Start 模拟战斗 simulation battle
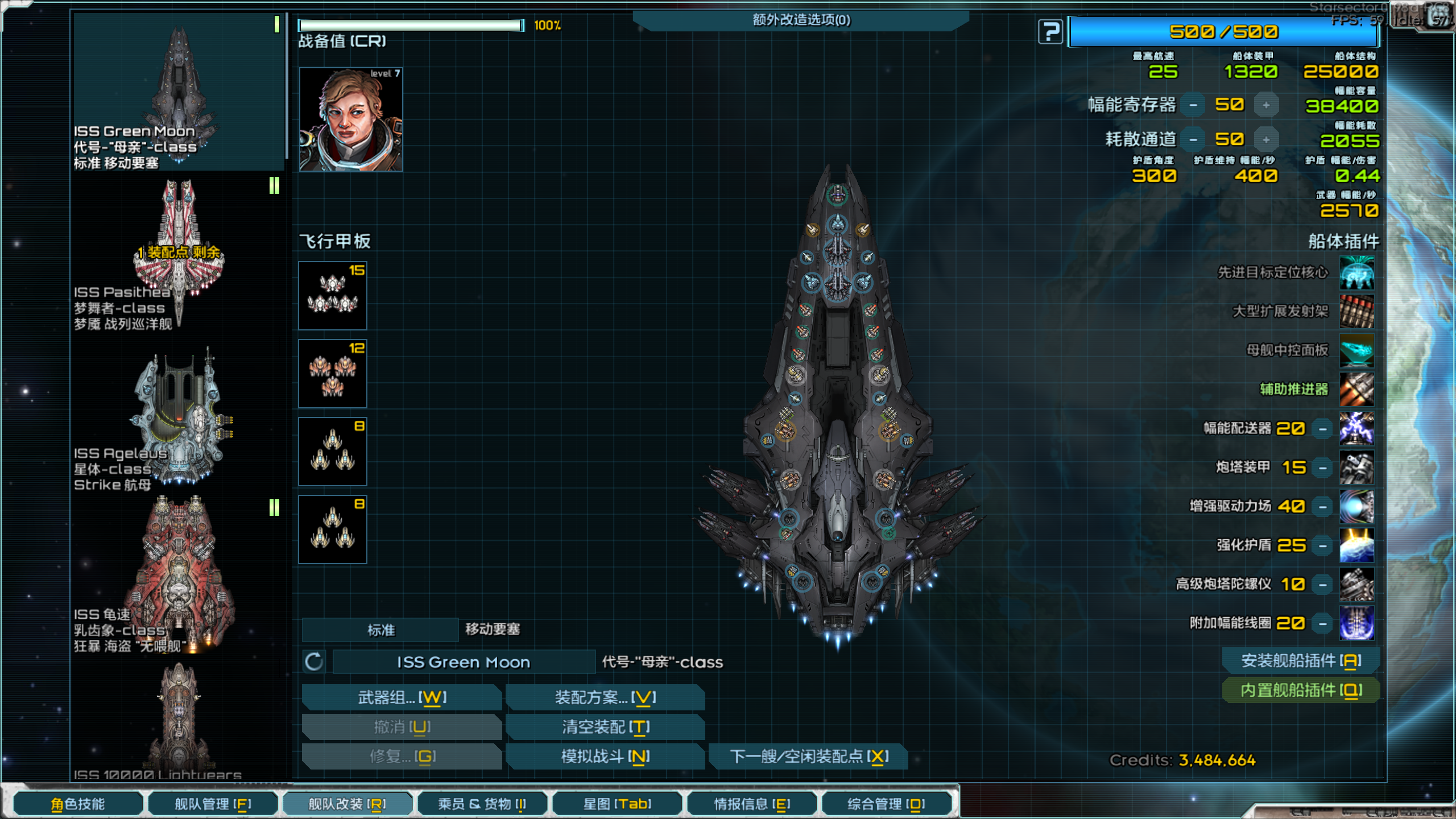This screenshot has height=819, width=1456. [x=605, y=756]
